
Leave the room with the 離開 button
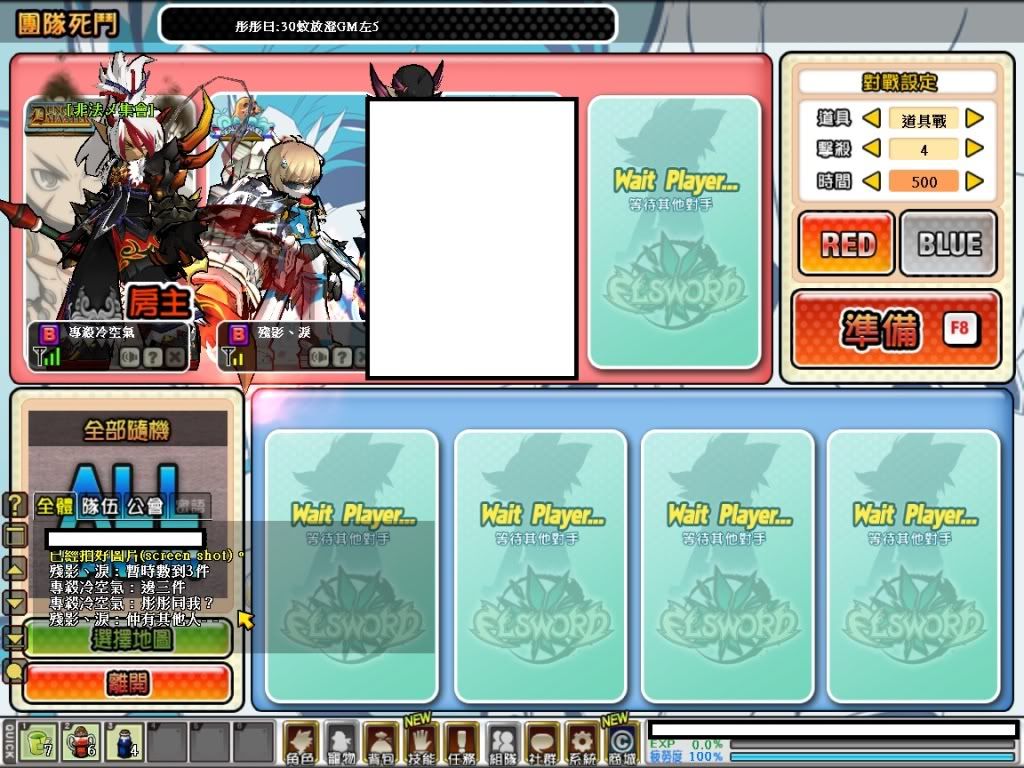[127, 682]
